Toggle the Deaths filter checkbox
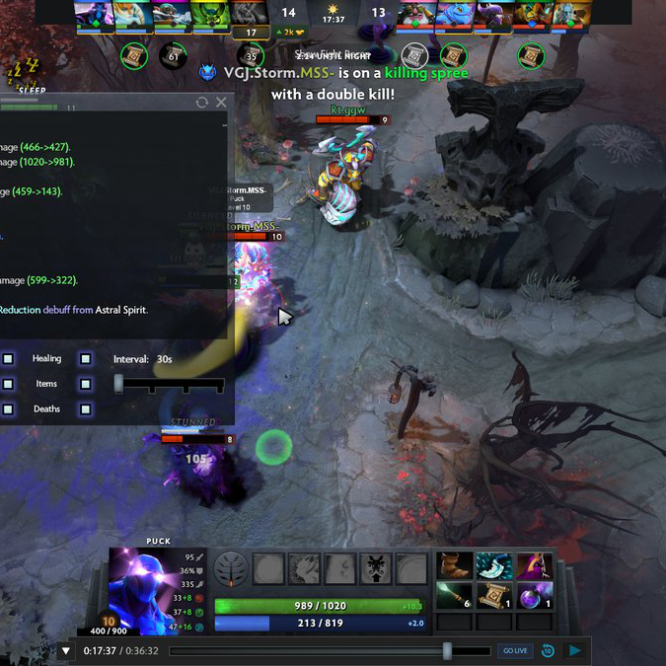Screen dimensions: 666x666 point(86,408)
